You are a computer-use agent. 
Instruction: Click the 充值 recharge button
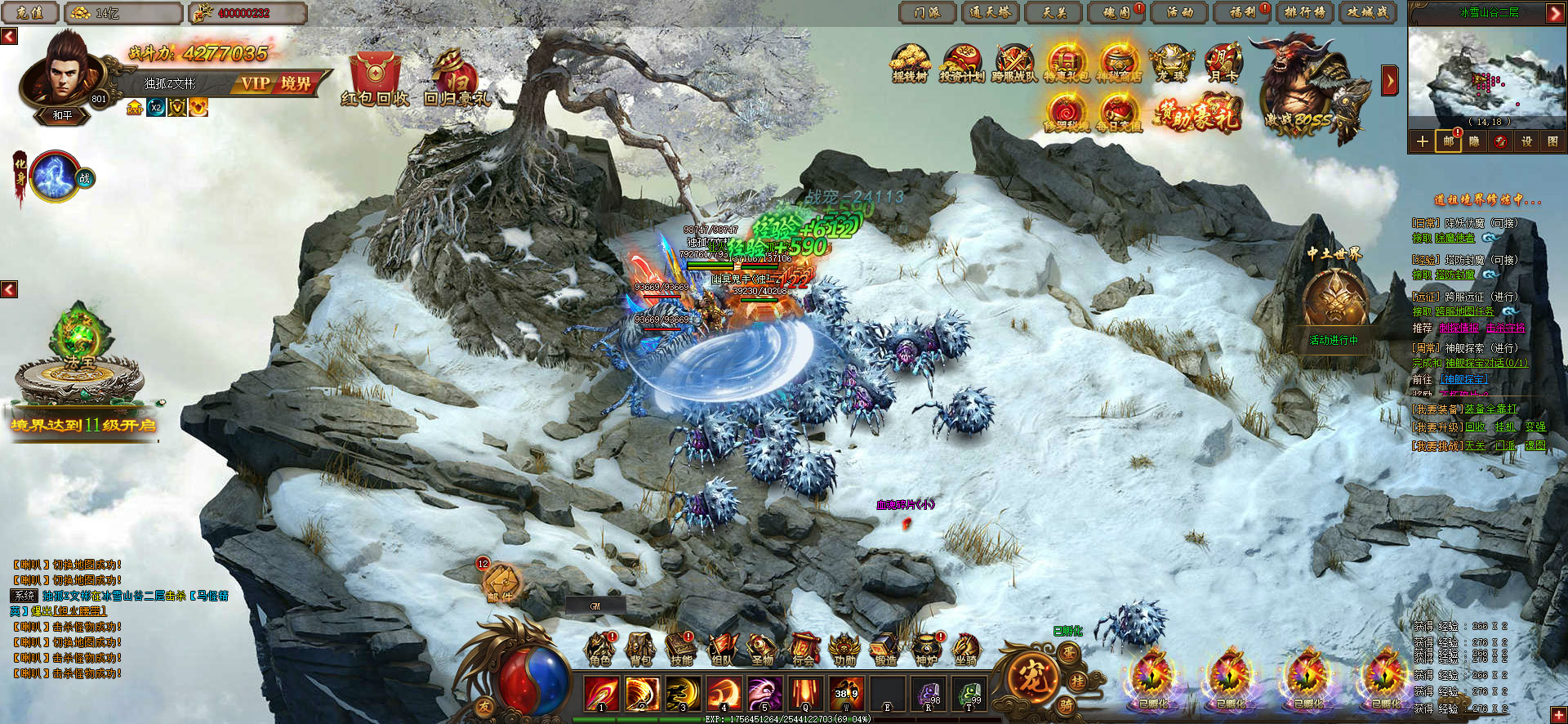[x=29, y=12]
